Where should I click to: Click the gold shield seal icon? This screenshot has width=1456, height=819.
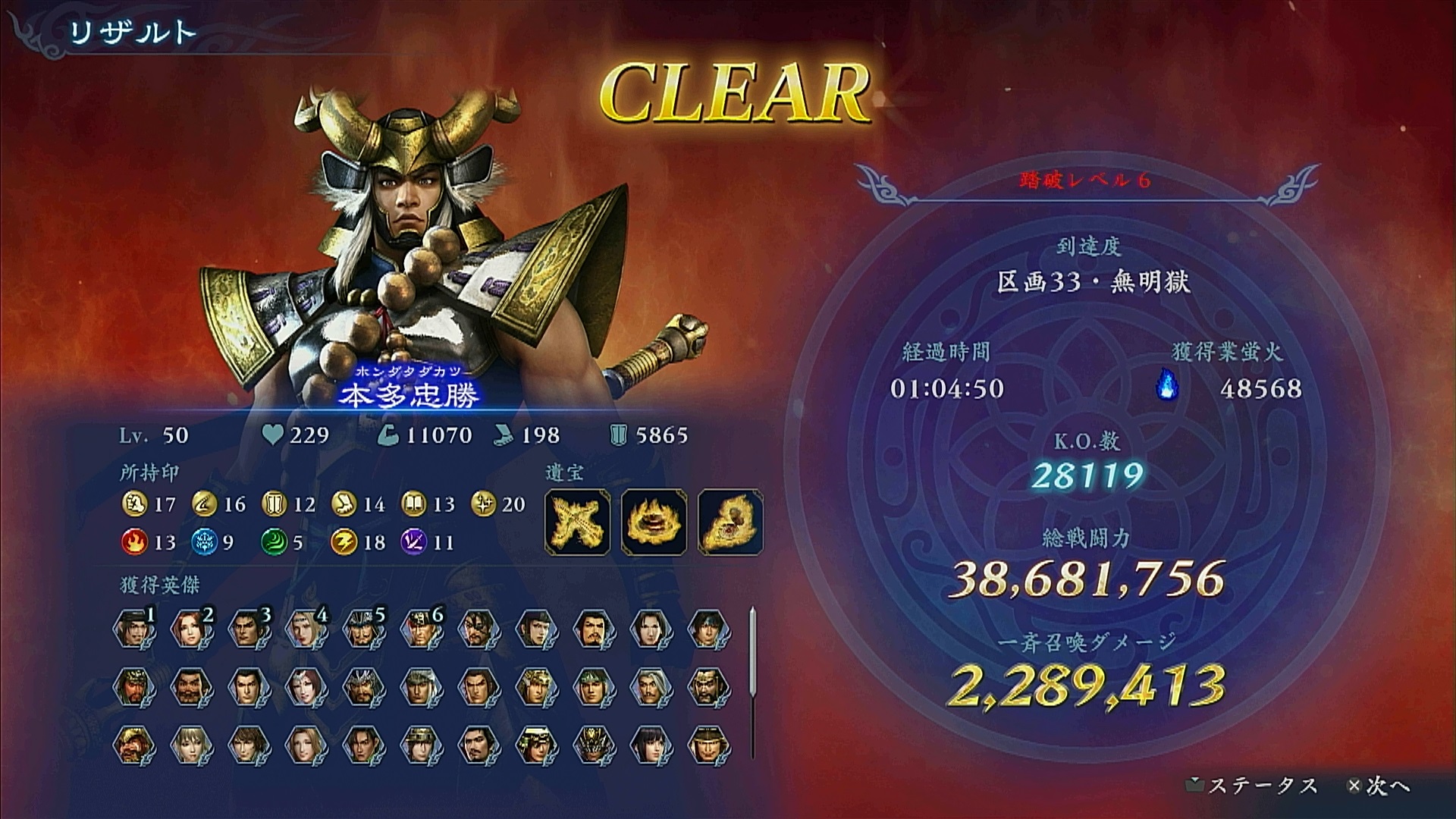pyautogui.click(x=273, y=504)
